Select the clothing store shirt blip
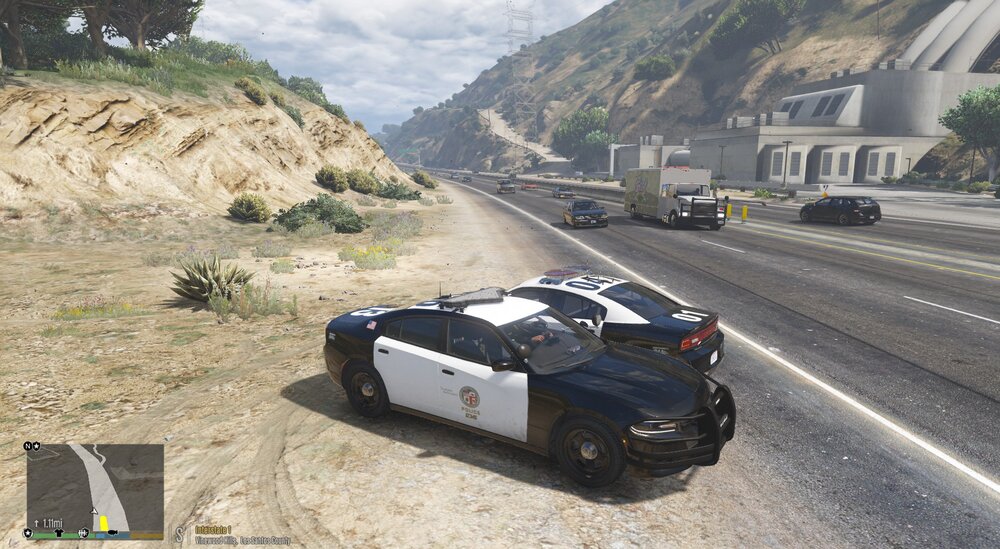Image resolution: width=1000 pixels, height=549 pixels. click(59, 533)
